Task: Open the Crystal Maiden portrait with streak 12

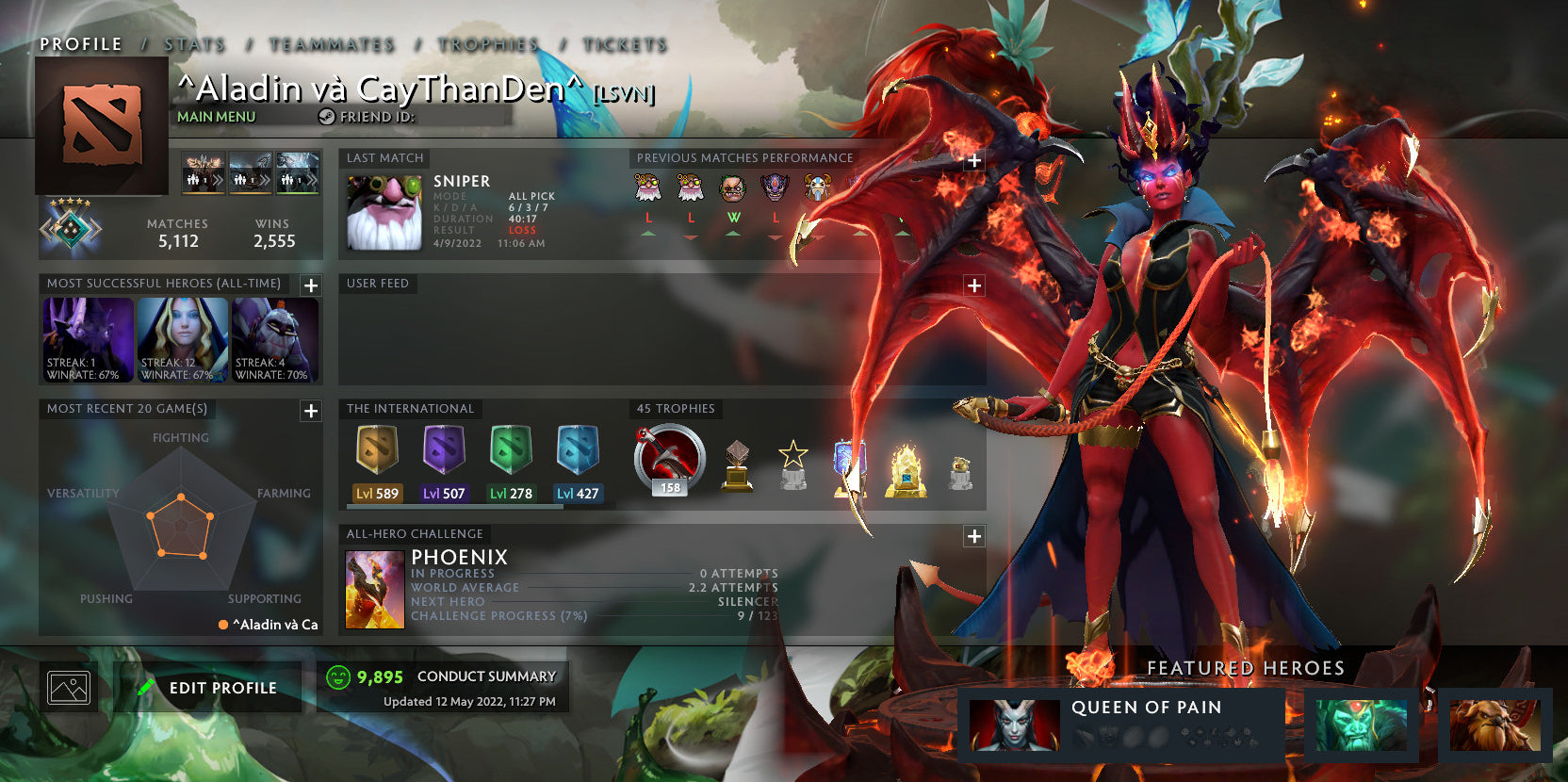Action: click(180, 339)
